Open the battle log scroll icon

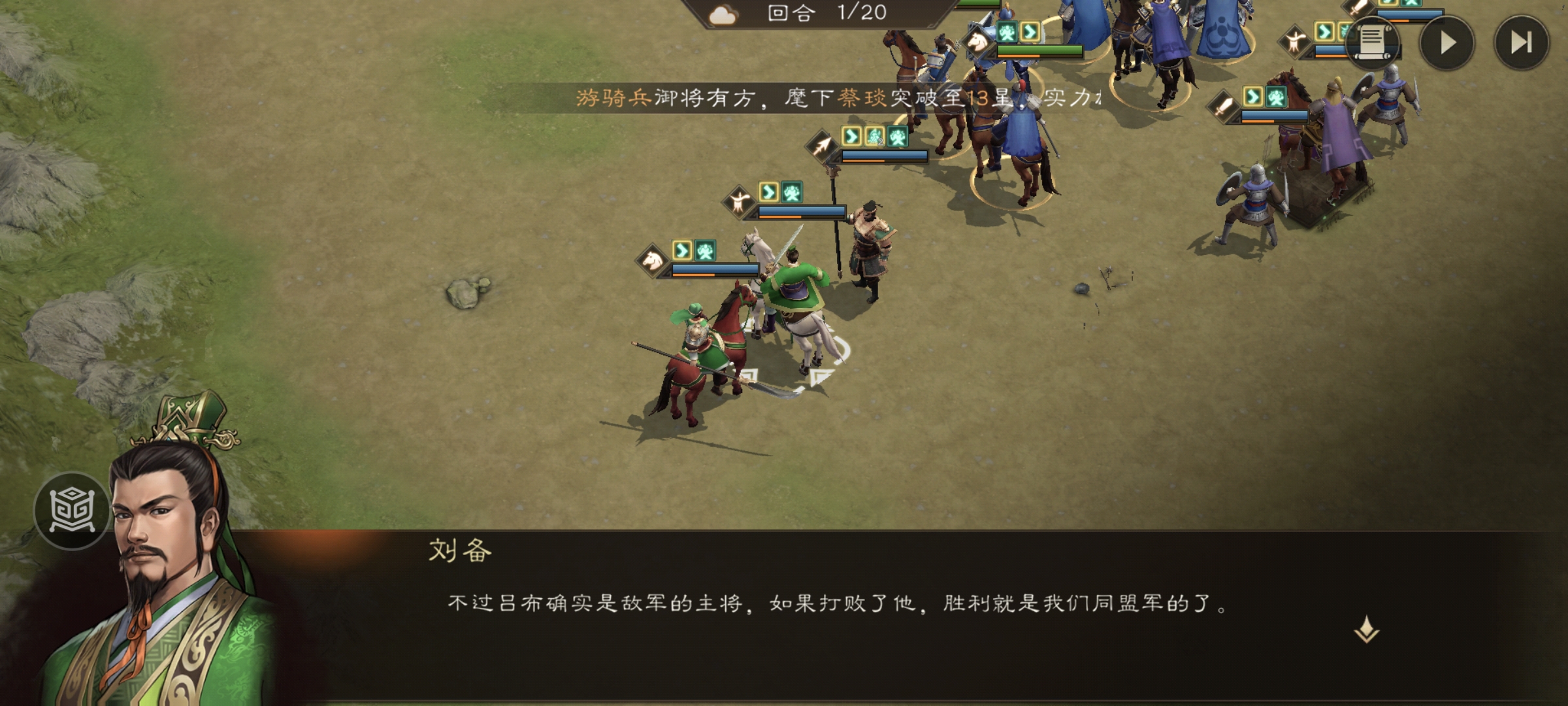click(1373, 44)
